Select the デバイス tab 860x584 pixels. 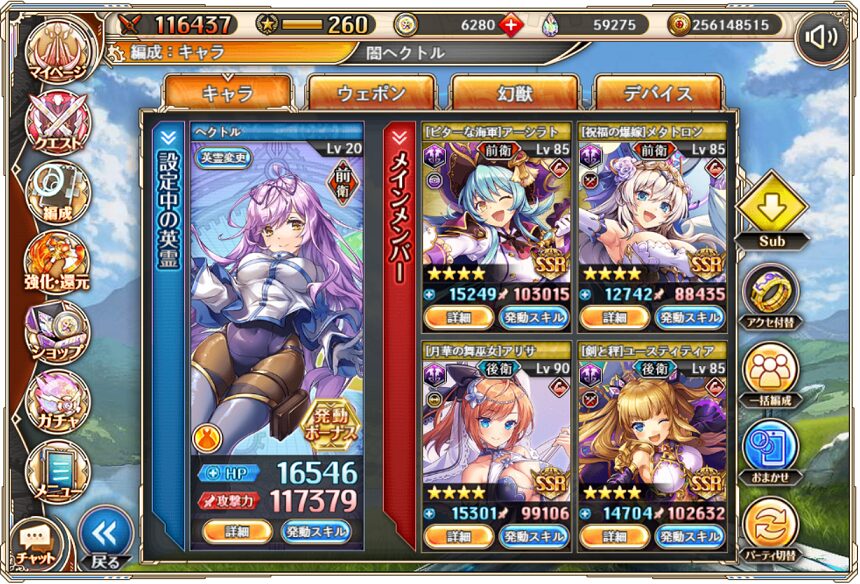click(658, 94)
